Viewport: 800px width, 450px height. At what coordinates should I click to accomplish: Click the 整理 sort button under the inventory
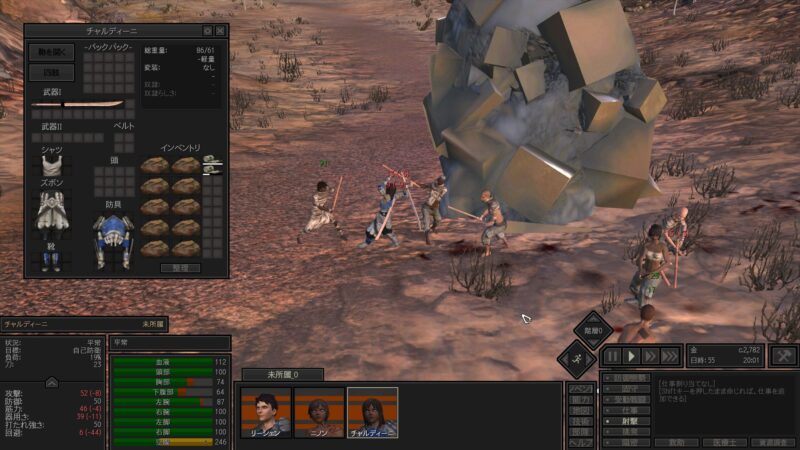[x=180, y=268]
